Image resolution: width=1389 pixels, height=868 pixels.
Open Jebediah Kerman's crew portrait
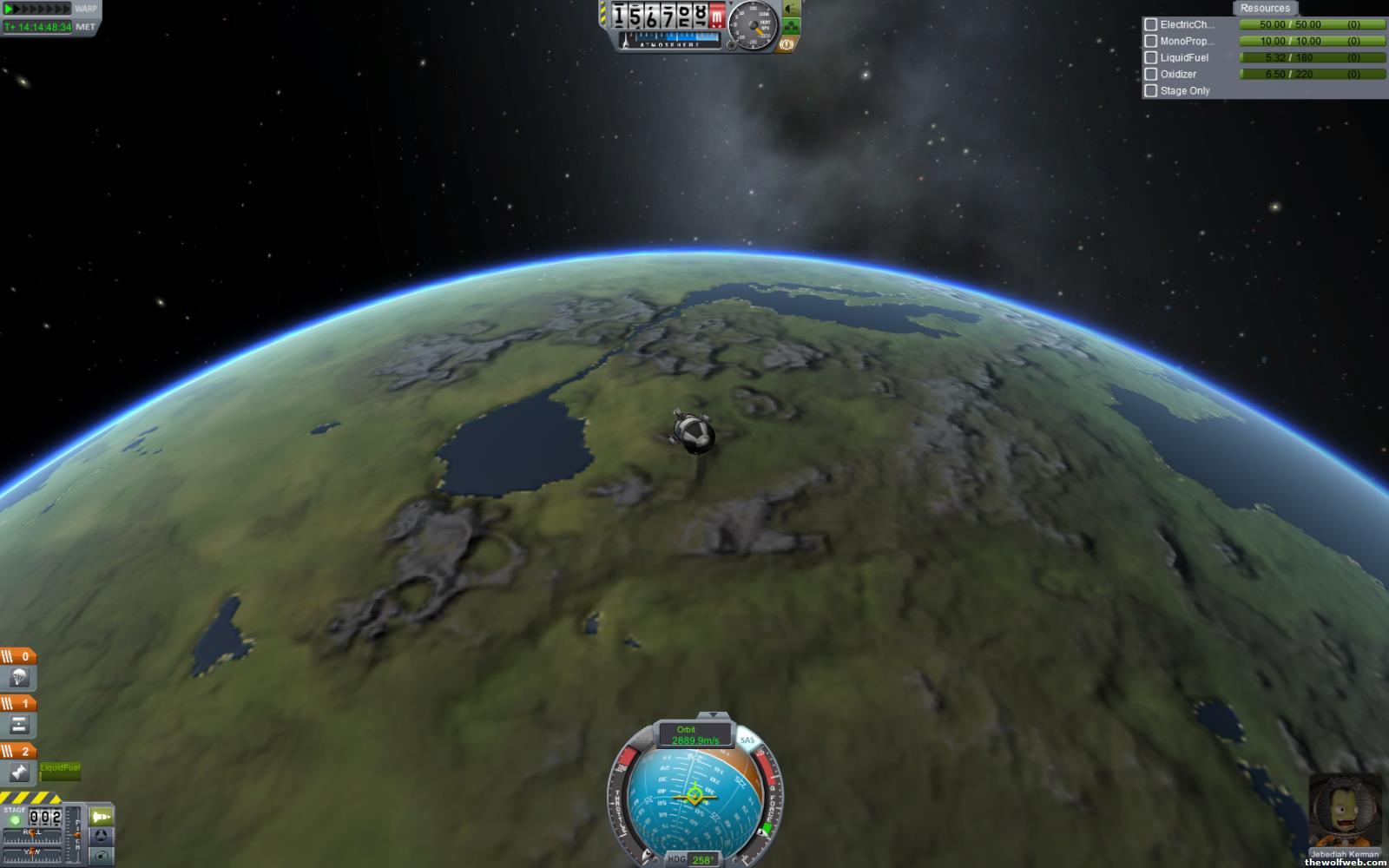click(1344, 812)
